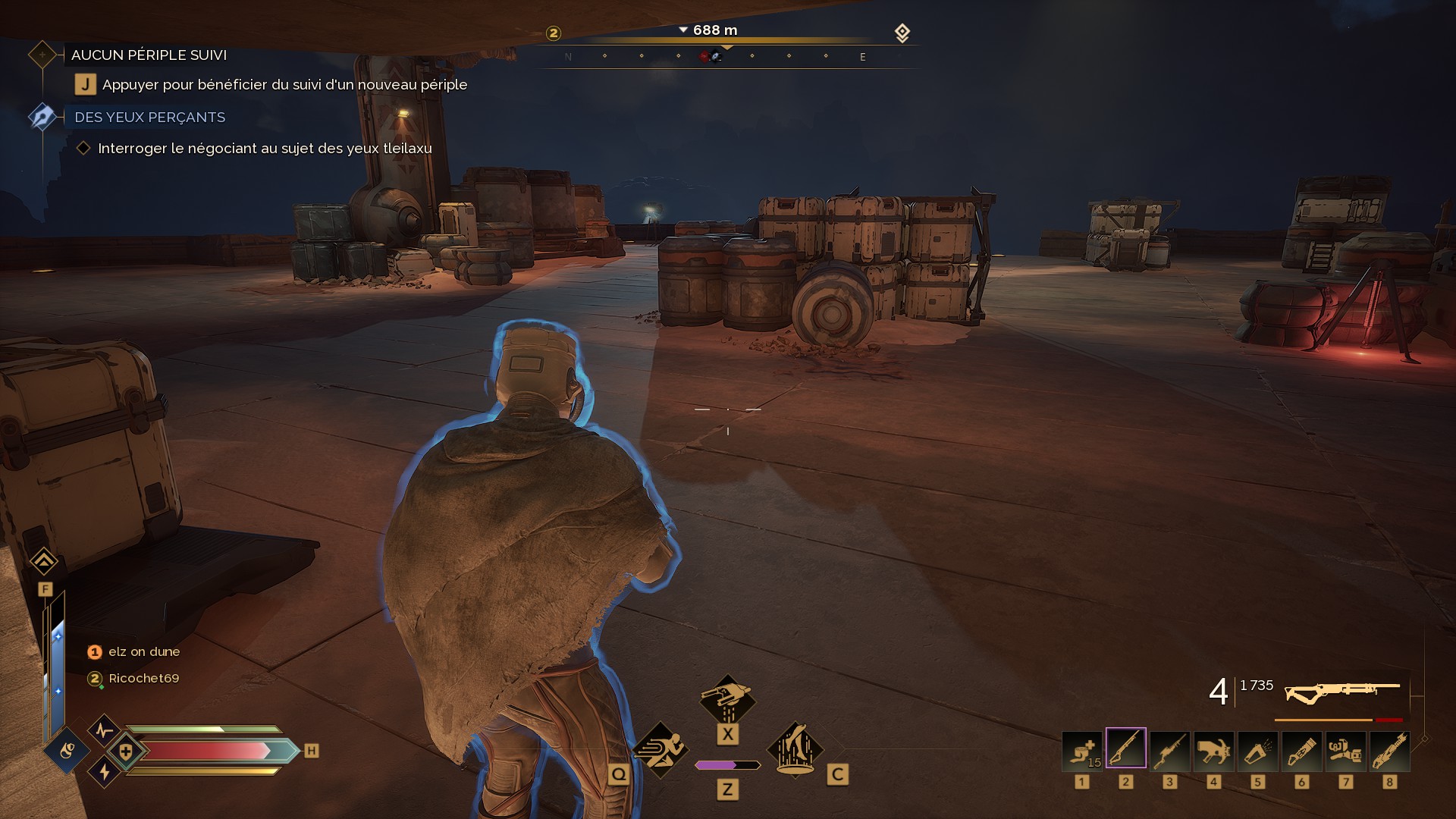Image resolution: width=1456 pixels, height=819 pixels.
Task: Open the Des Yeux Perçants quest tracker
Action: pyautogui.click(x=149, y=118)
